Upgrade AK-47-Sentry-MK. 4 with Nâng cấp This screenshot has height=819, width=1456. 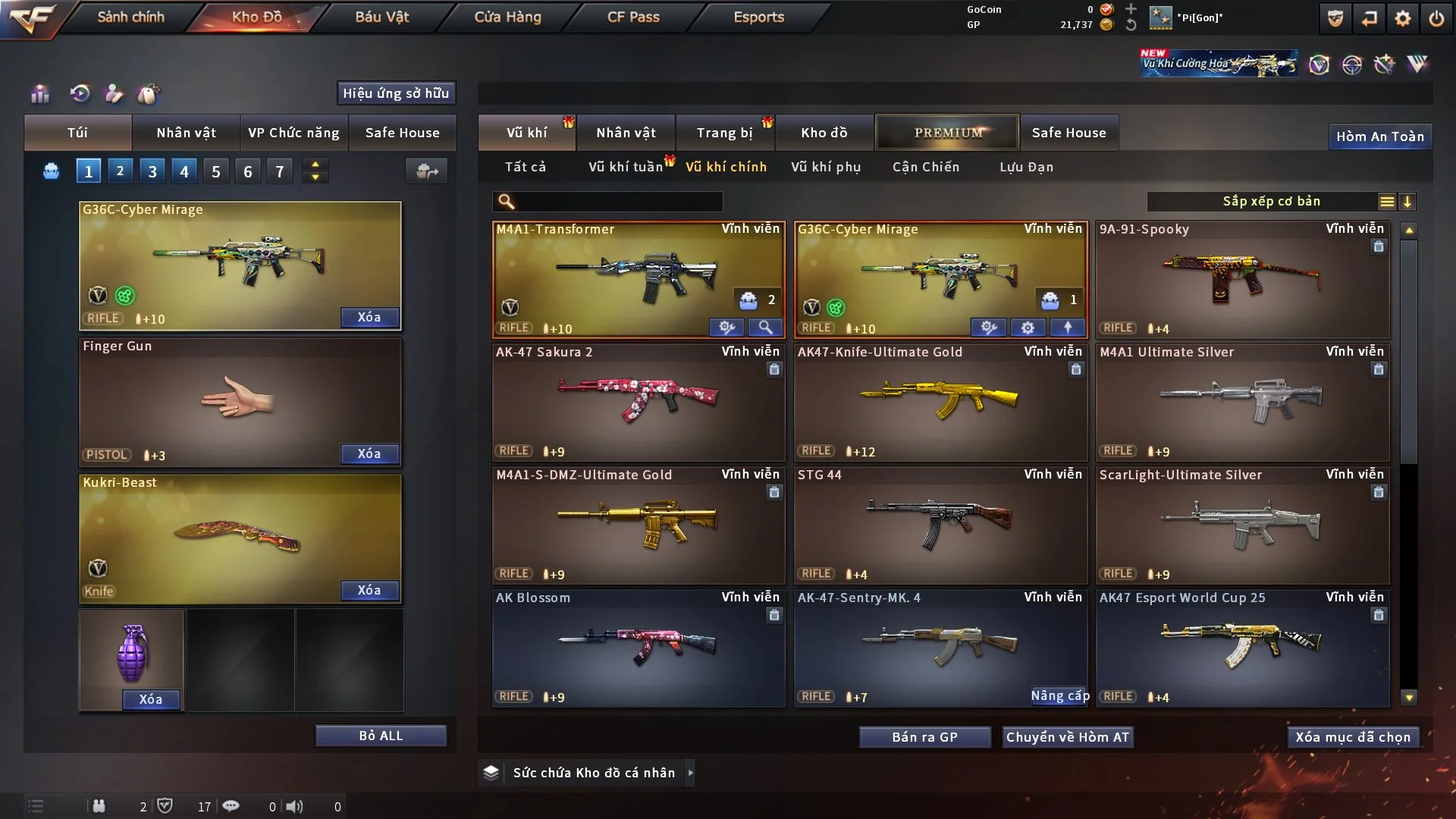[1059, 696]
